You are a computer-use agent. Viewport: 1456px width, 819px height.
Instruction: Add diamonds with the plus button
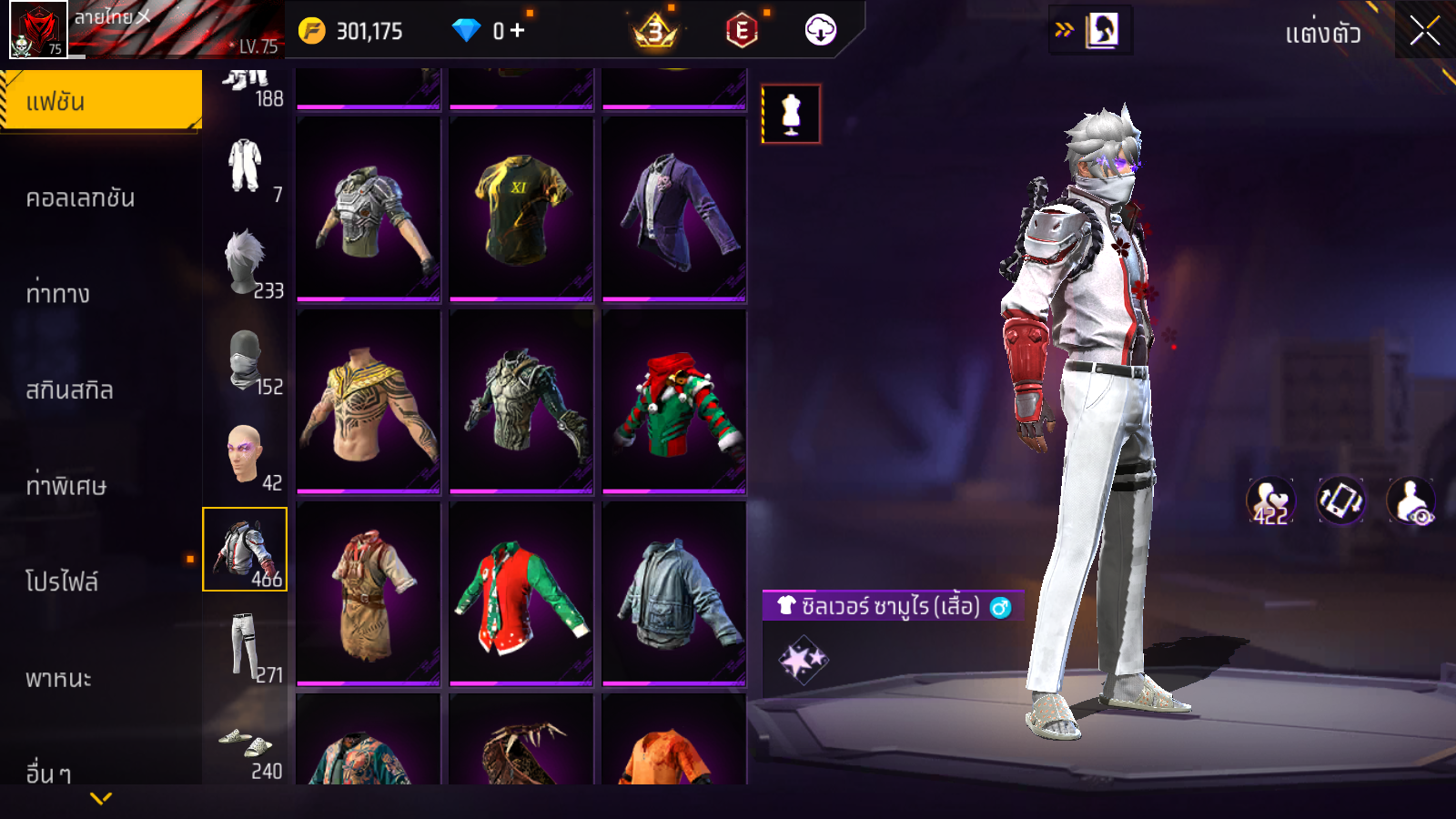click(518, 31)
